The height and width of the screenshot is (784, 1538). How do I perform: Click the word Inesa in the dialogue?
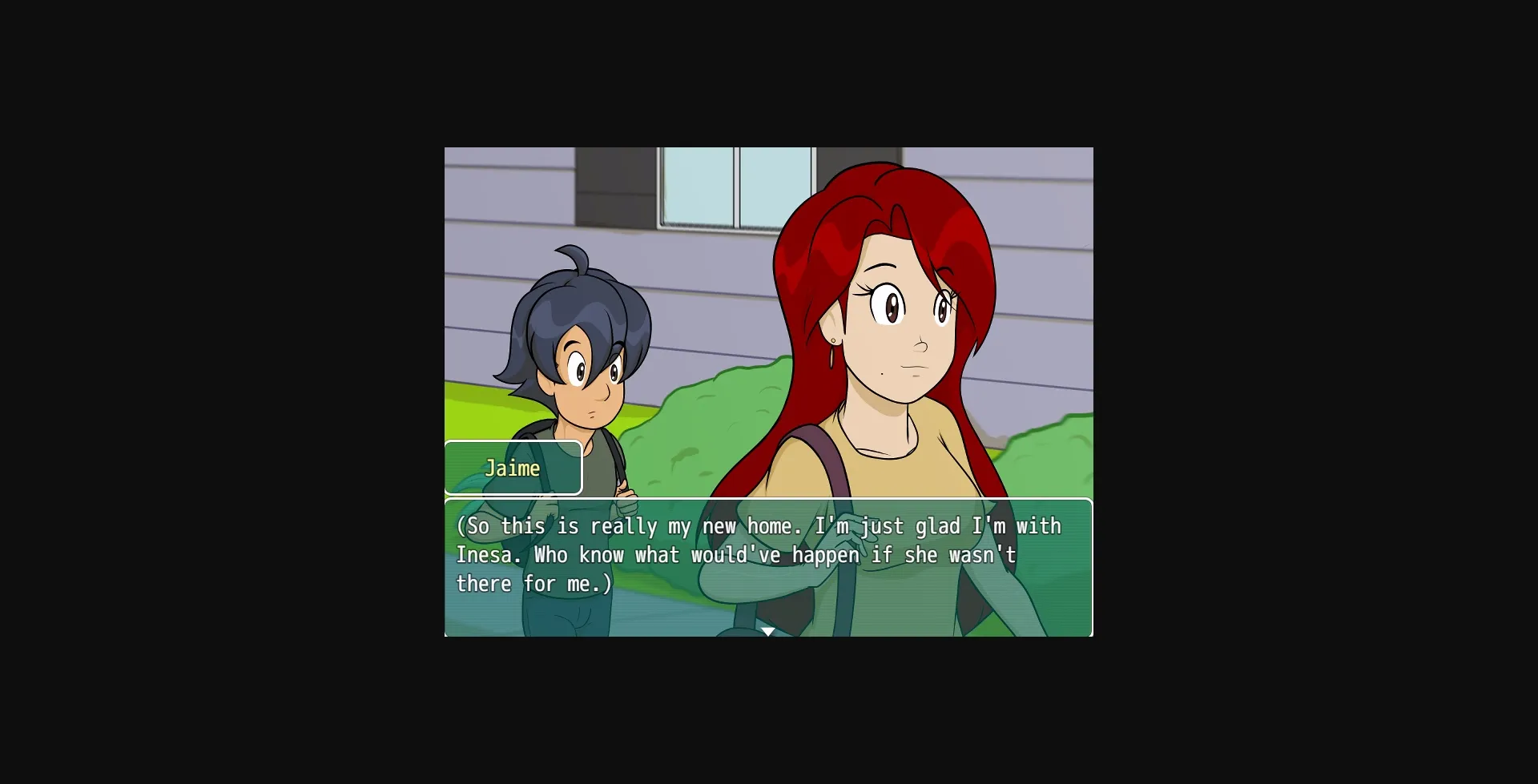[x=482, y=555]
